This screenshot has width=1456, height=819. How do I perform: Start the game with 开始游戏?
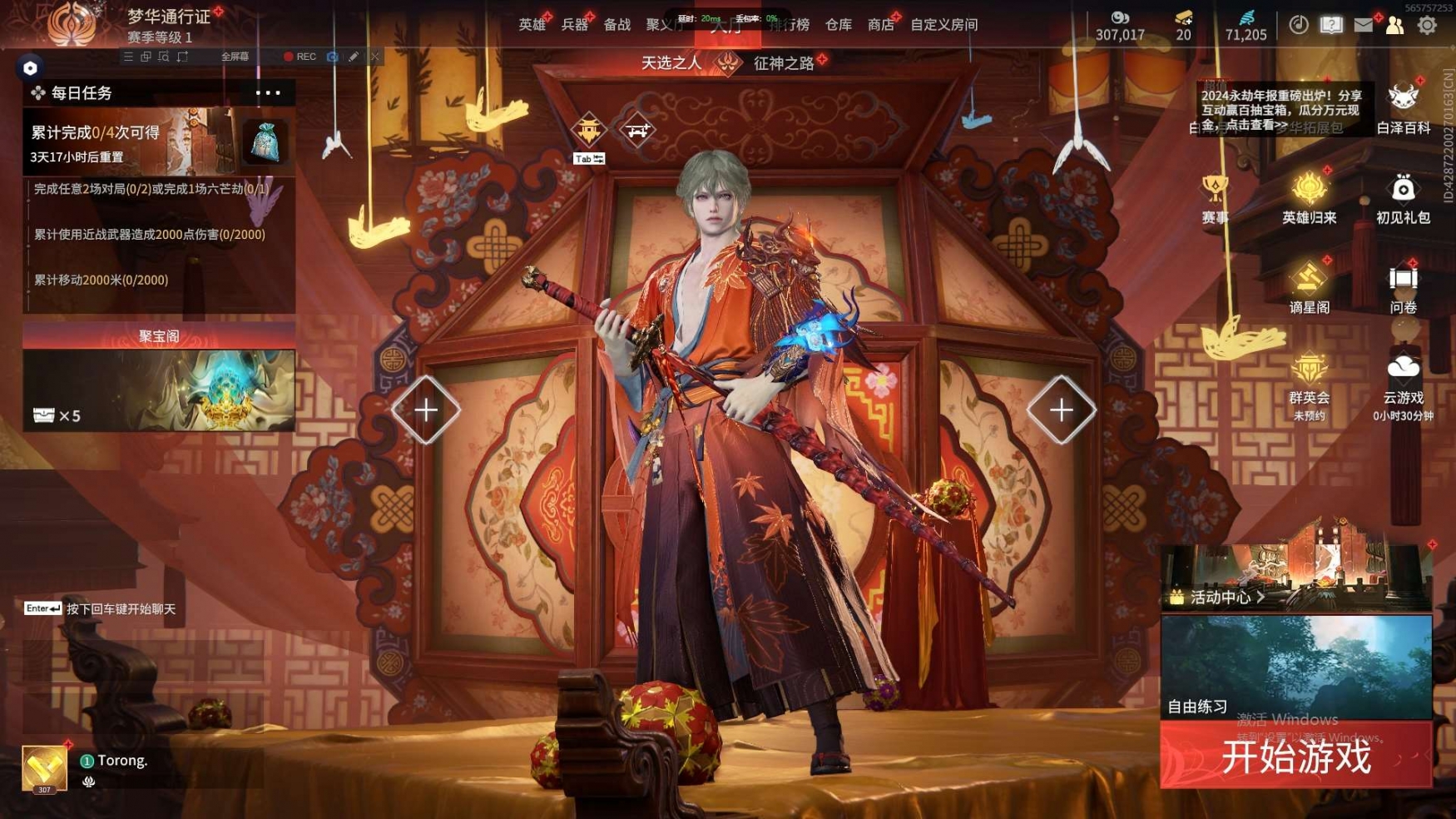[1295, 756]
